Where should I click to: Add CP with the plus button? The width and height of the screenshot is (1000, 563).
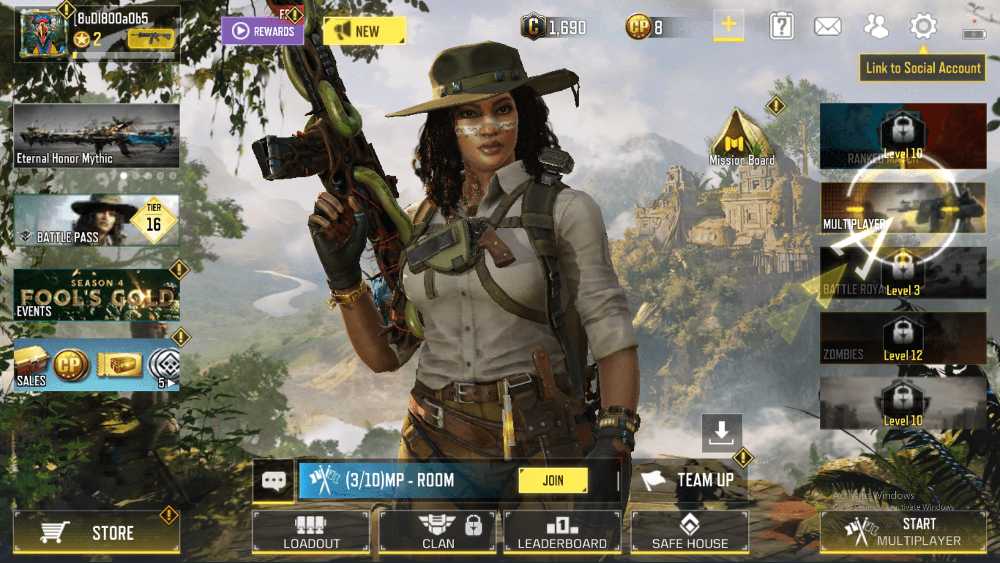[x=728, y=27]
